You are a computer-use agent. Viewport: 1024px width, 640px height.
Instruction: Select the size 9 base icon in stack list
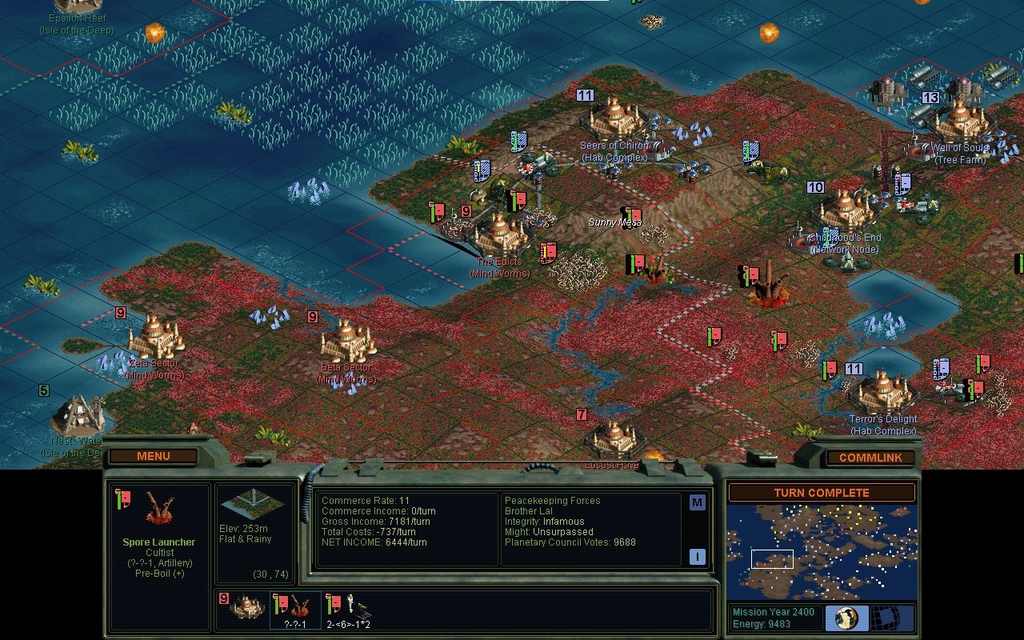click(x=243, y=607)
